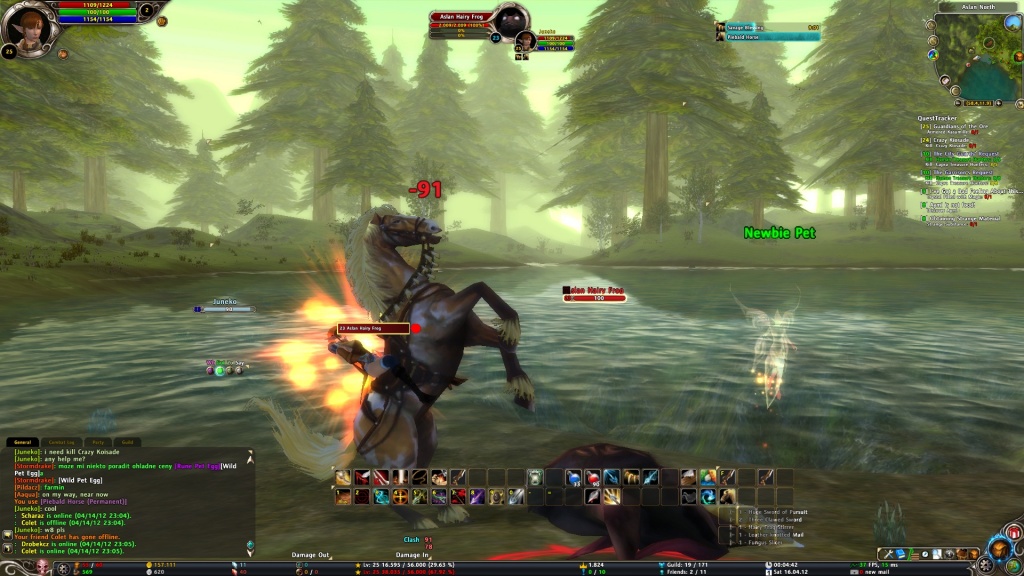Open the Guild chat tab
This screenshot has height=576, width=1024.
pos(127,441)
